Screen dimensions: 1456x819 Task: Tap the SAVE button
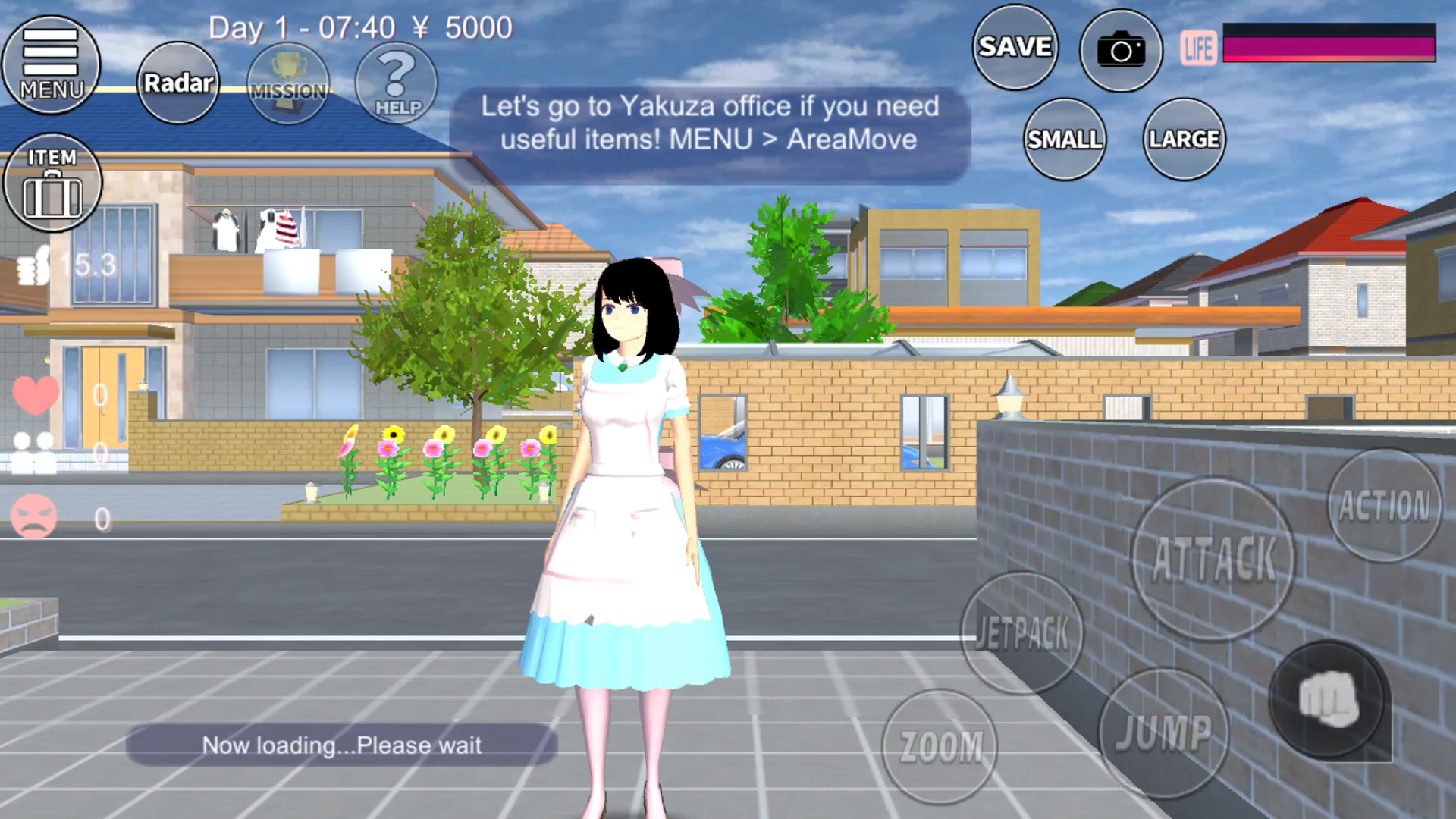[1015, 47]
